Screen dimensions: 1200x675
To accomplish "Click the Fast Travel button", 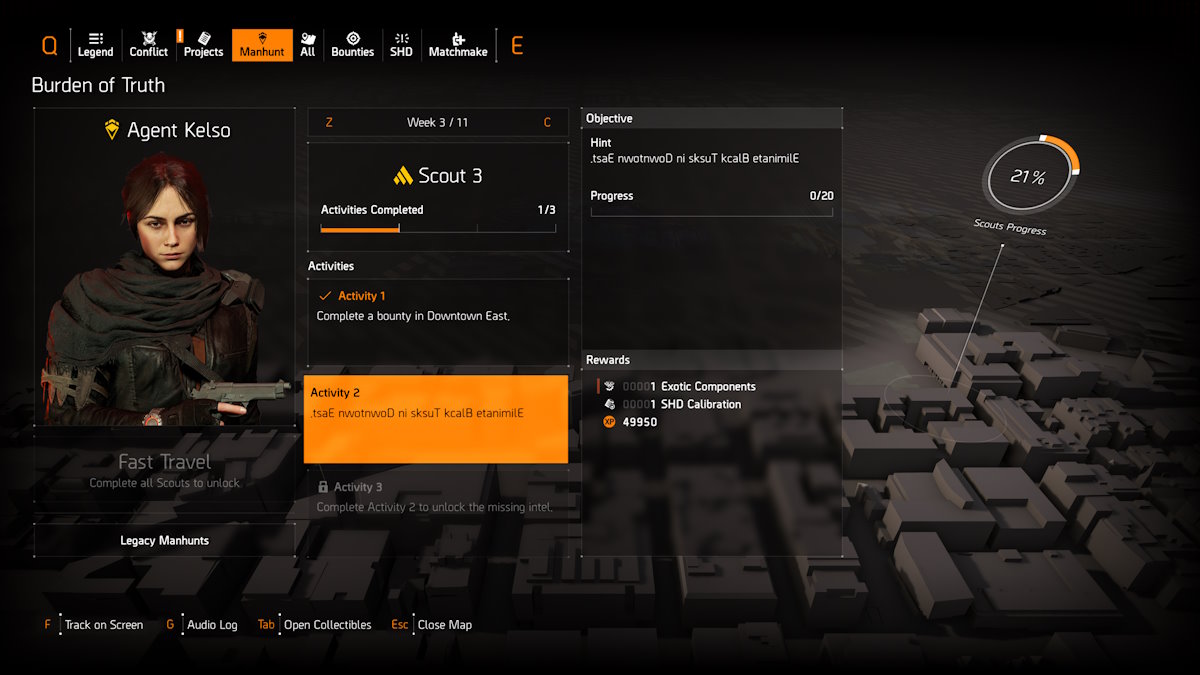I will (x=164, y=471).
